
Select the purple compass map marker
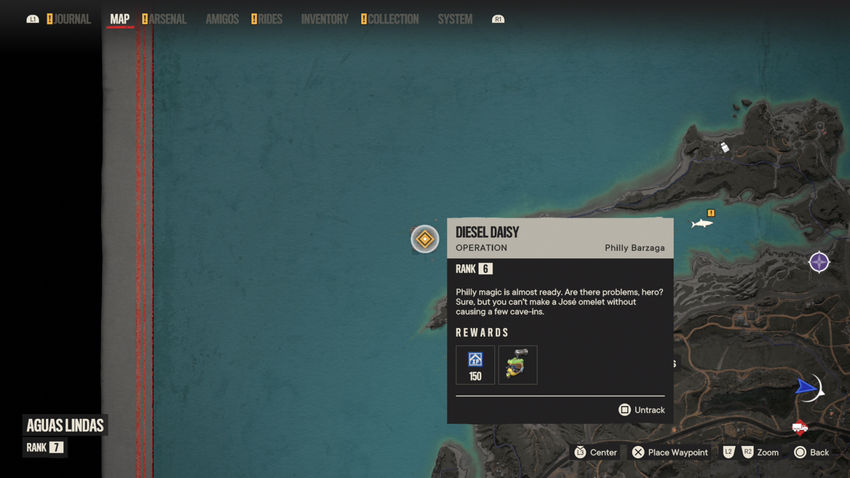tap(819, 262)
